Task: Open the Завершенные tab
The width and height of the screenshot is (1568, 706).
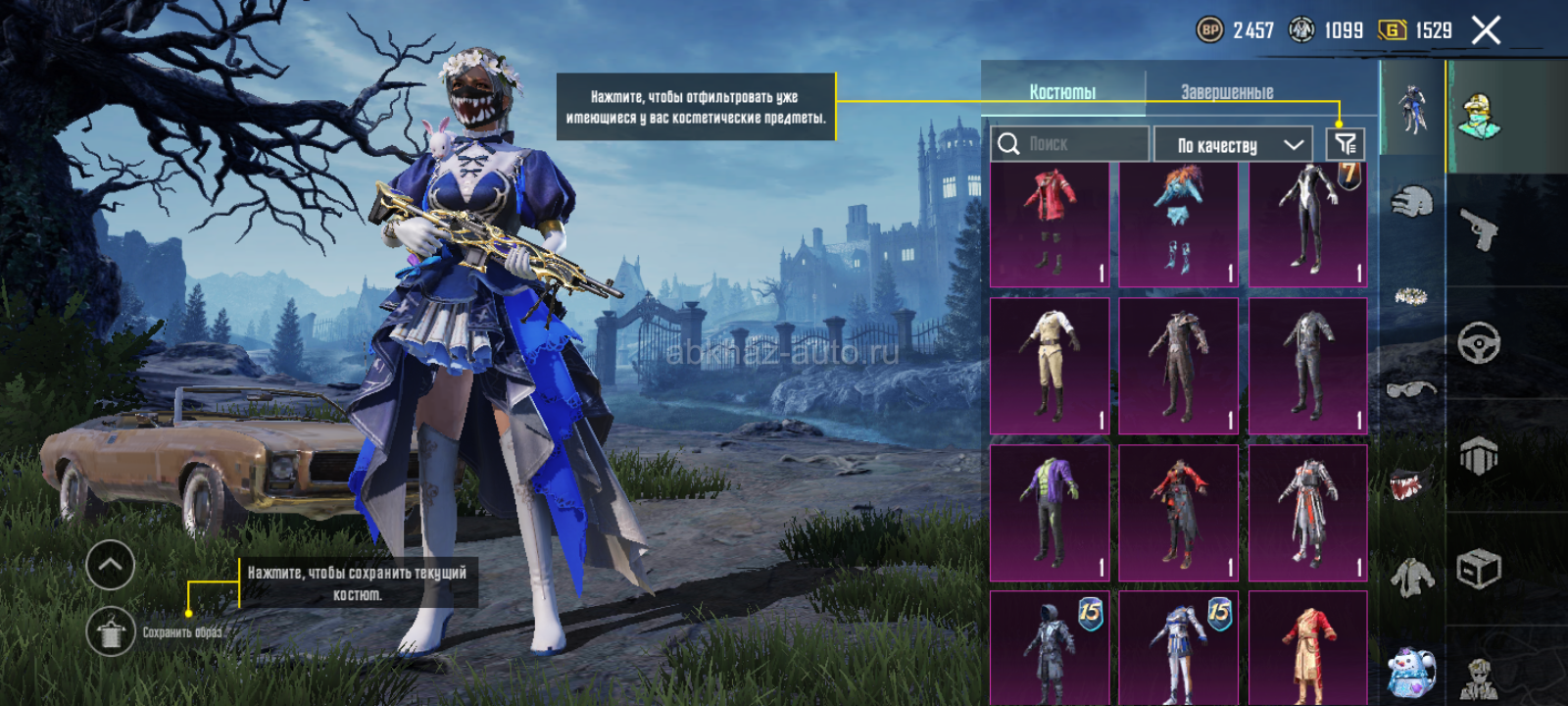Action: pyautogui.click(x=1227, y=91)
